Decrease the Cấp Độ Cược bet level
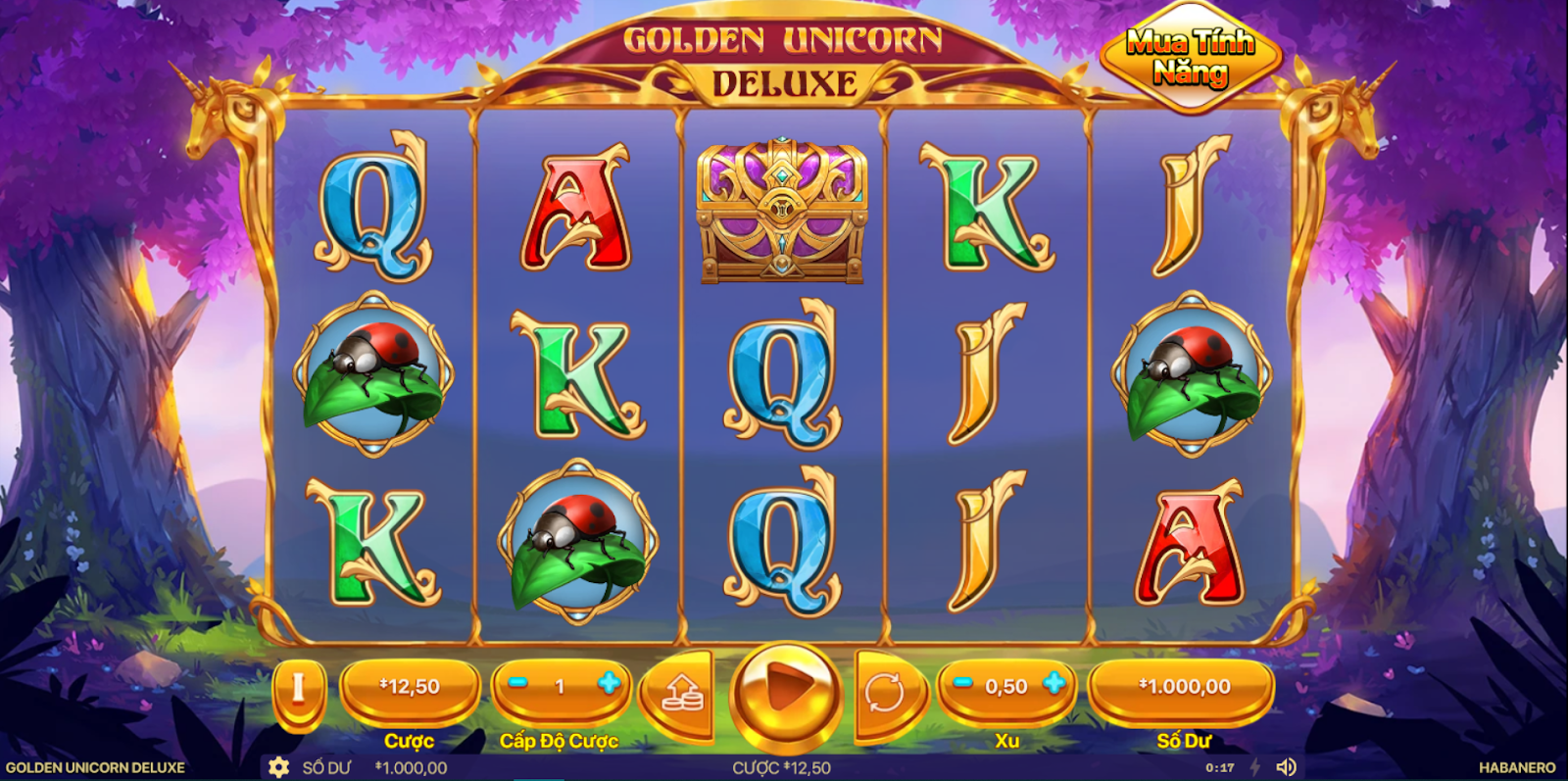This screenshot has height=781, width=1568. [x=518, y=684]
